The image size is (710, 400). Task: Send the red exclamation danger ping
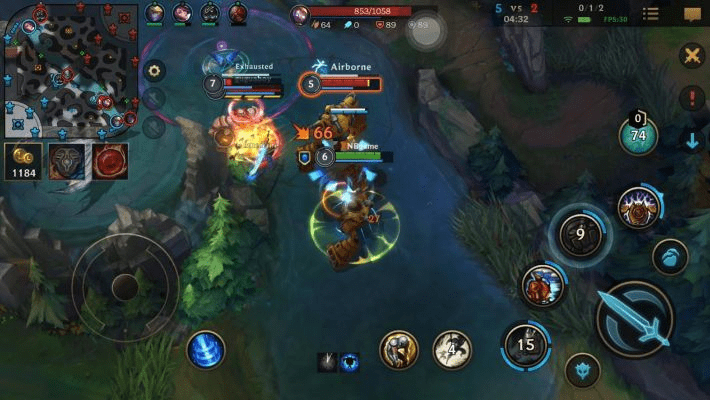coord(691,98)
